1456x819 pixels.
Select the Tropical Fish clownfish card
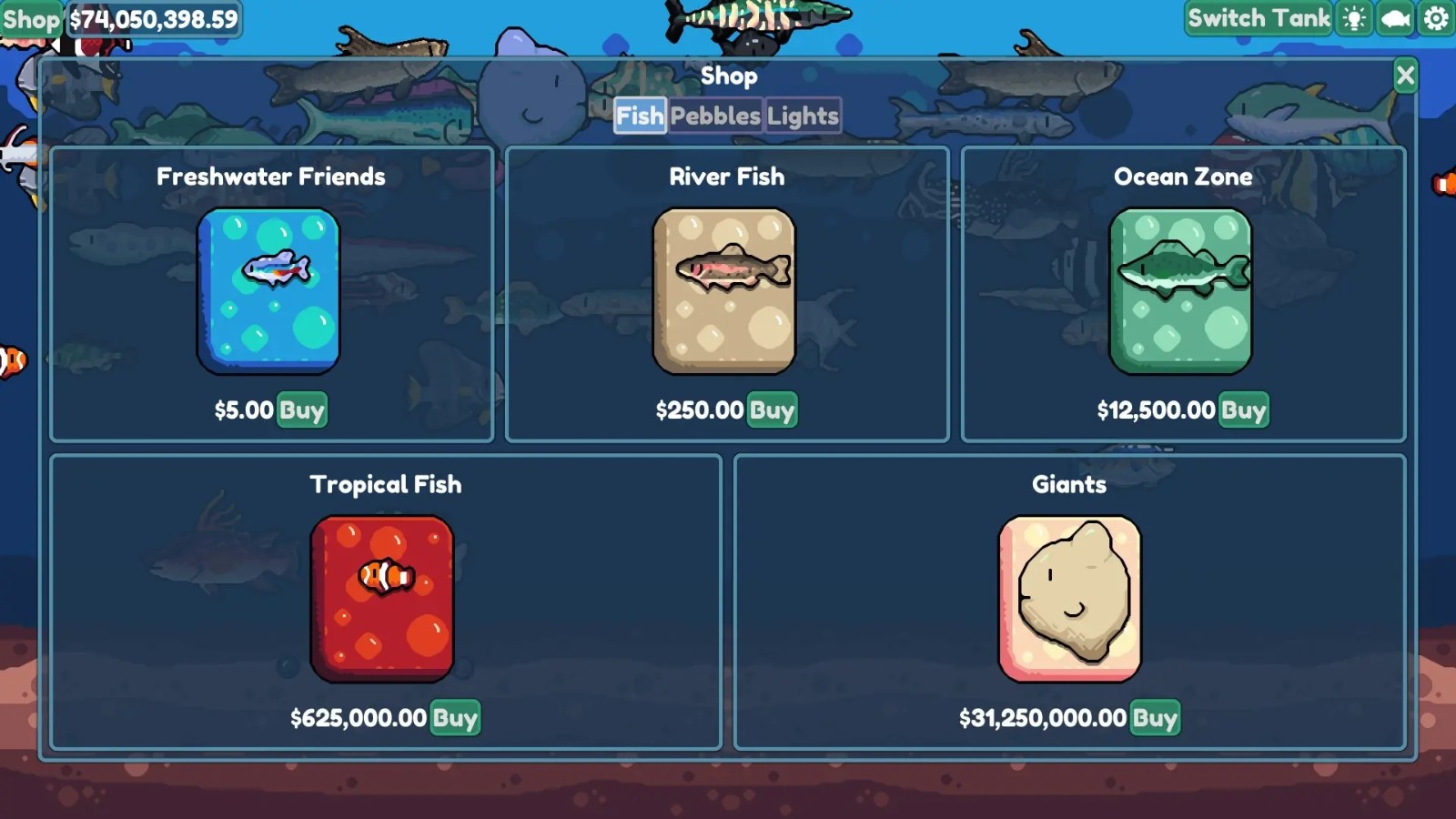click(x=382, y=596)
